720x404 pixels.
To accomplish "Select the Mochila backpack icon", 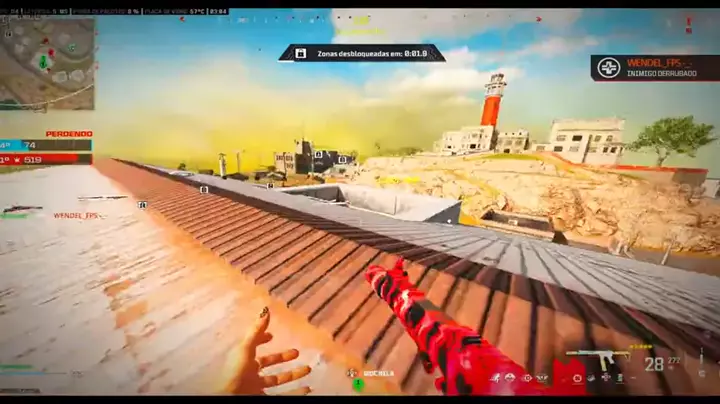I will (355, 374).
